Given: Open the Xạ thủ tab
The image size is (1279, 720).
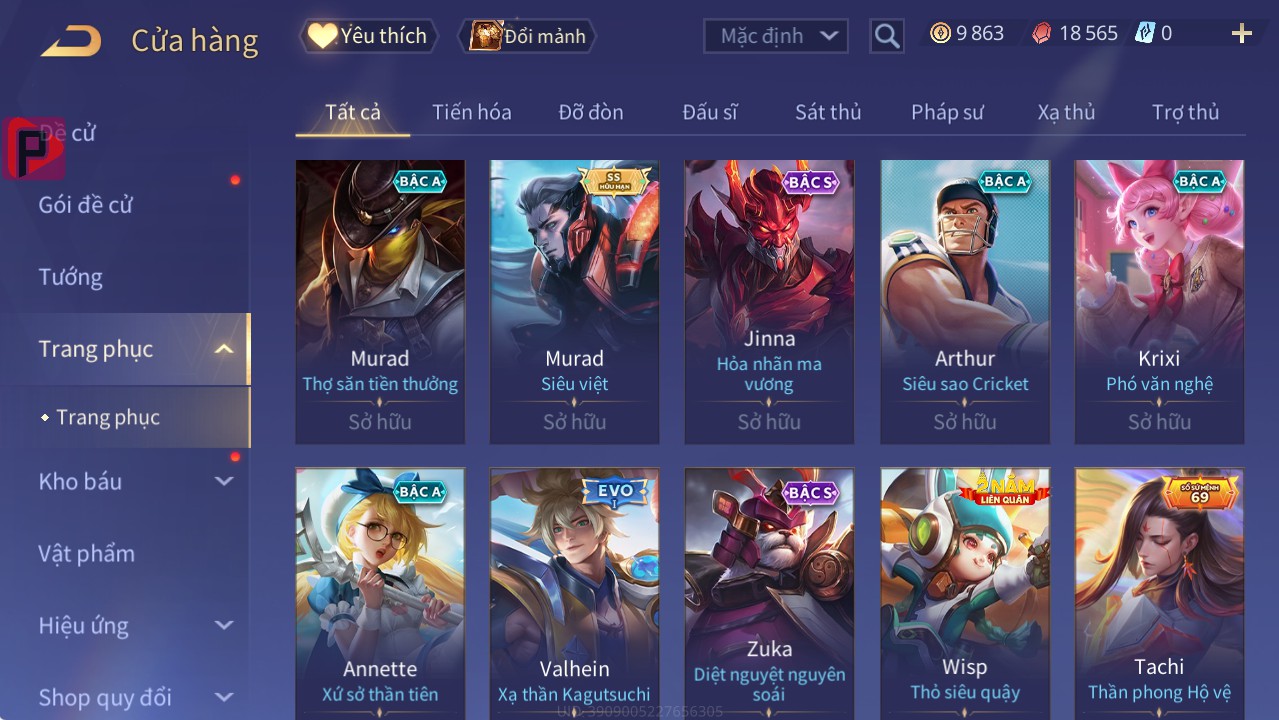Looking at the screenshot, I should pos(1066,112).
